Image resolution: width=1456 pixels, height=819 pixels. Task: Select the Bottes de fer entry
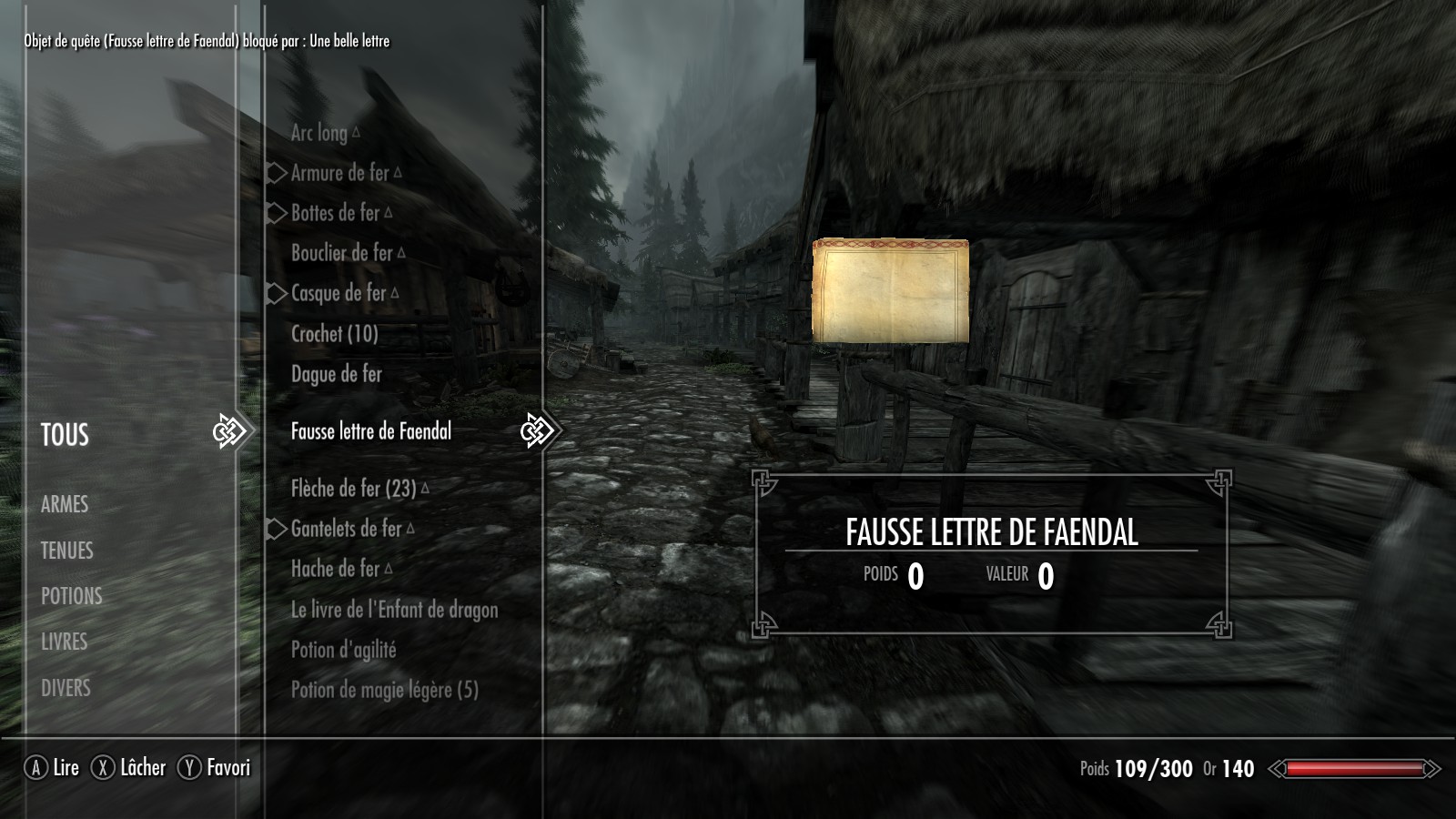[x=335, y=213]
